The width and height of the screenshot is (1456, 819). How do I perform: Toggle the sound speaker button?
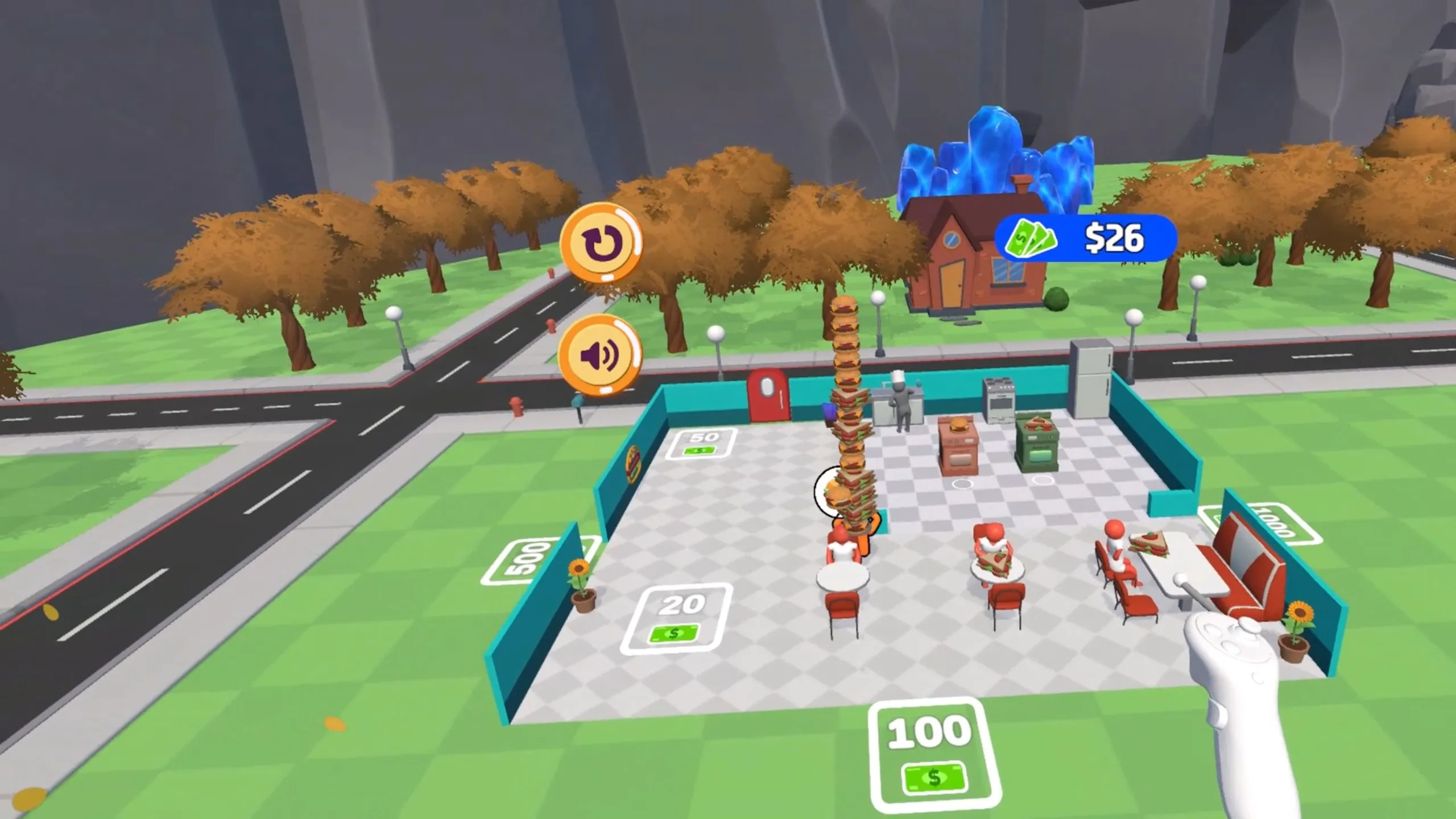[599, 355]
